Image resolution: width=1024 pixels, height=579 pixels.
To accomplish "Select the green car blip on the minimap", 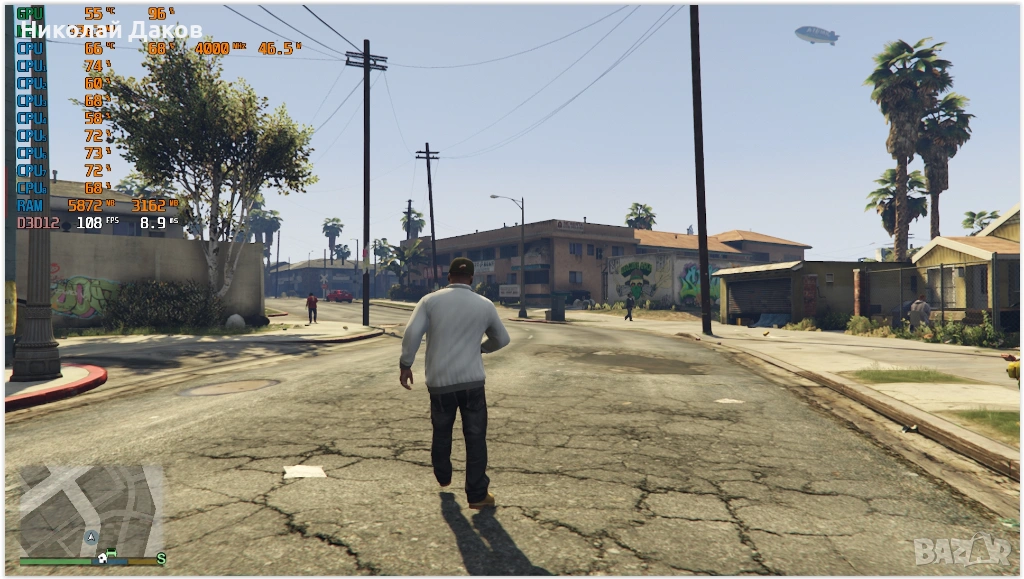I will pyautogui.click(x=111, y=553).
